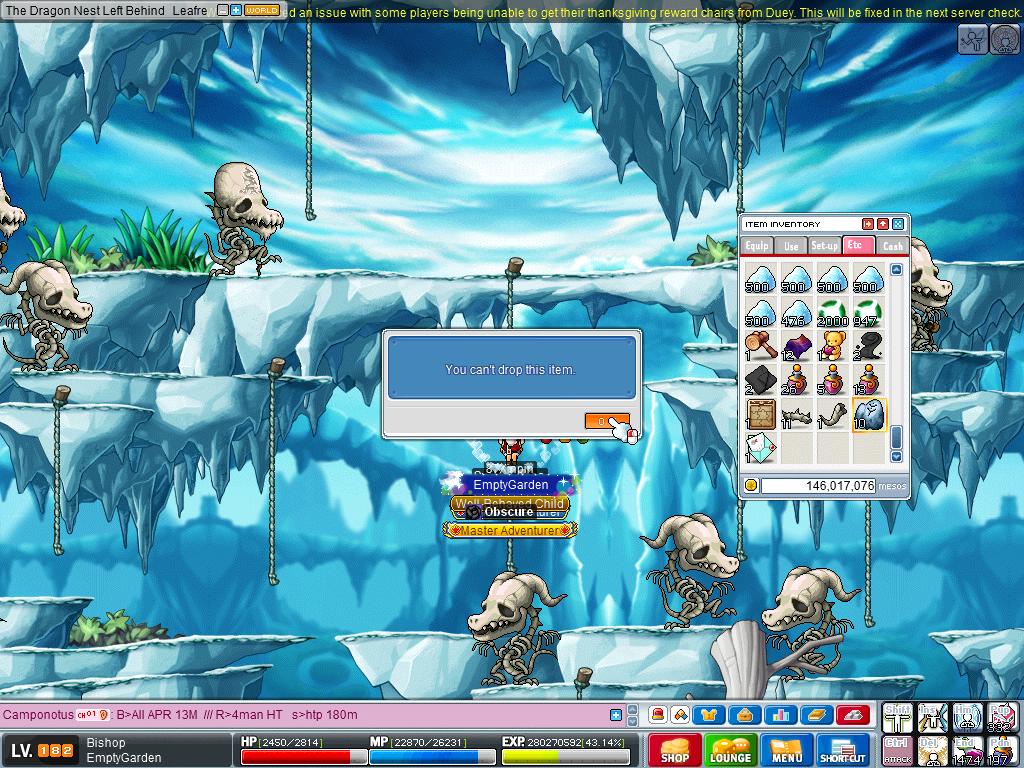The image size is (1024, 768).
Task: Choose the puzzle board item slot
Action: click(x=761, y=414)
